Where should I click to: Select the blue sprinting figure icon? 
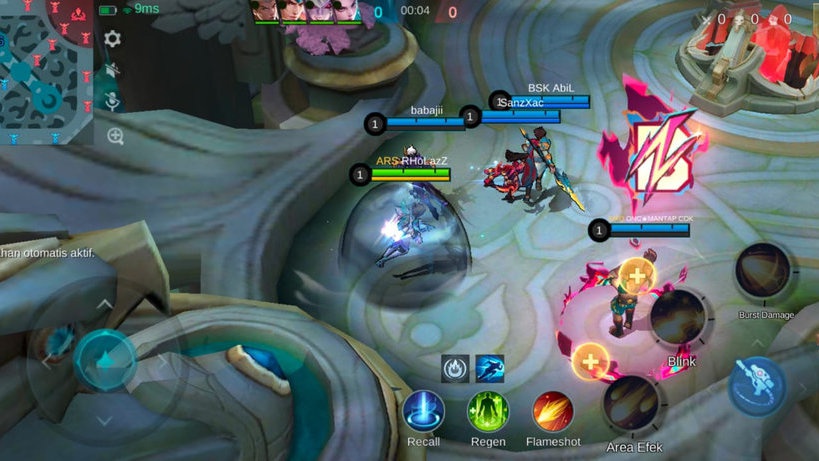coord(490,368)
